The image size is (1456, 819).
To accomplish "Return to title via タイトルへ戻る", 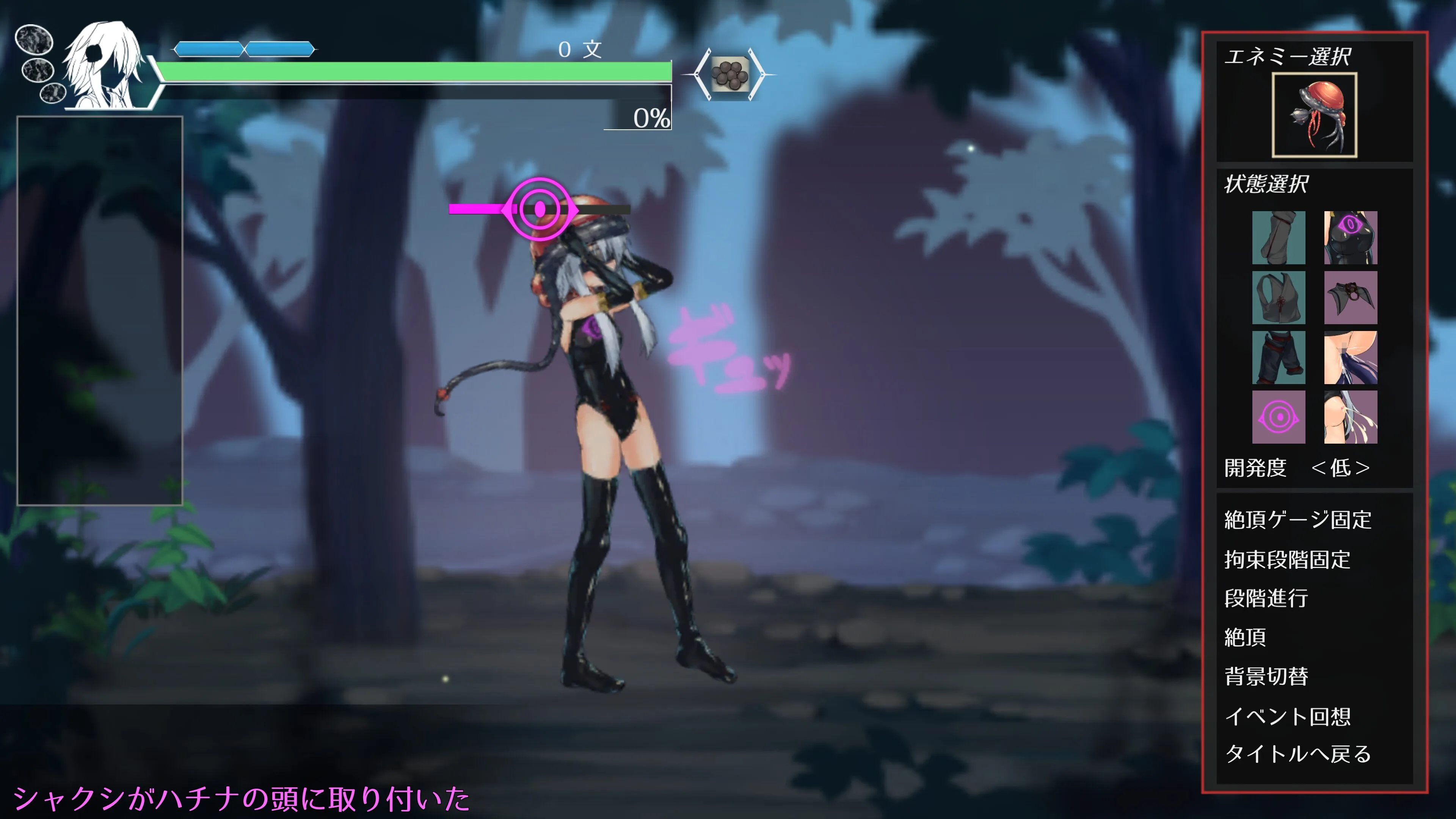I will pos(1297,754).
